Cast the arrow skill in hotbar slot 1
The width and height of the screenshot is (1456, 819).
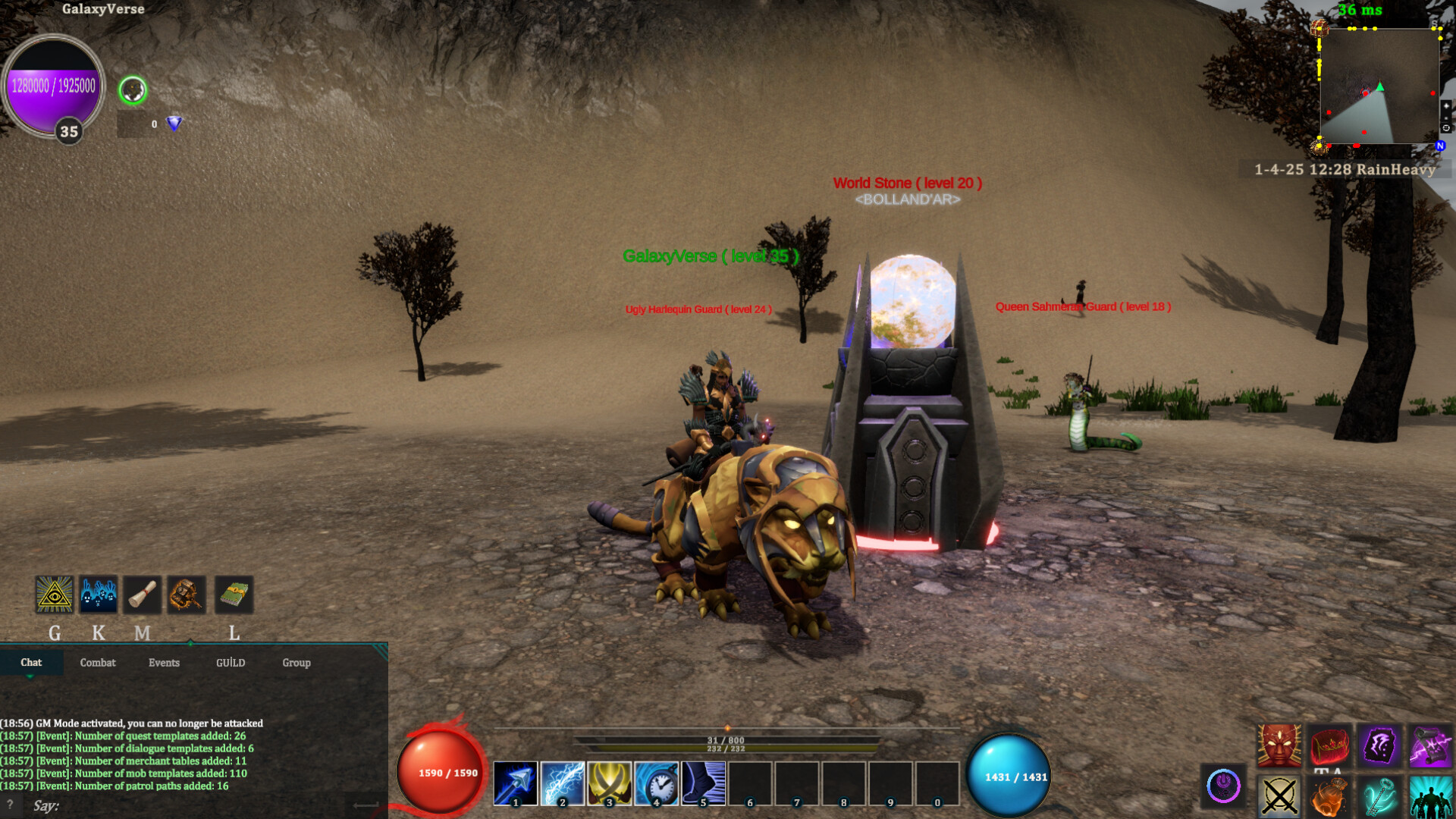click(x=514, y=783)
